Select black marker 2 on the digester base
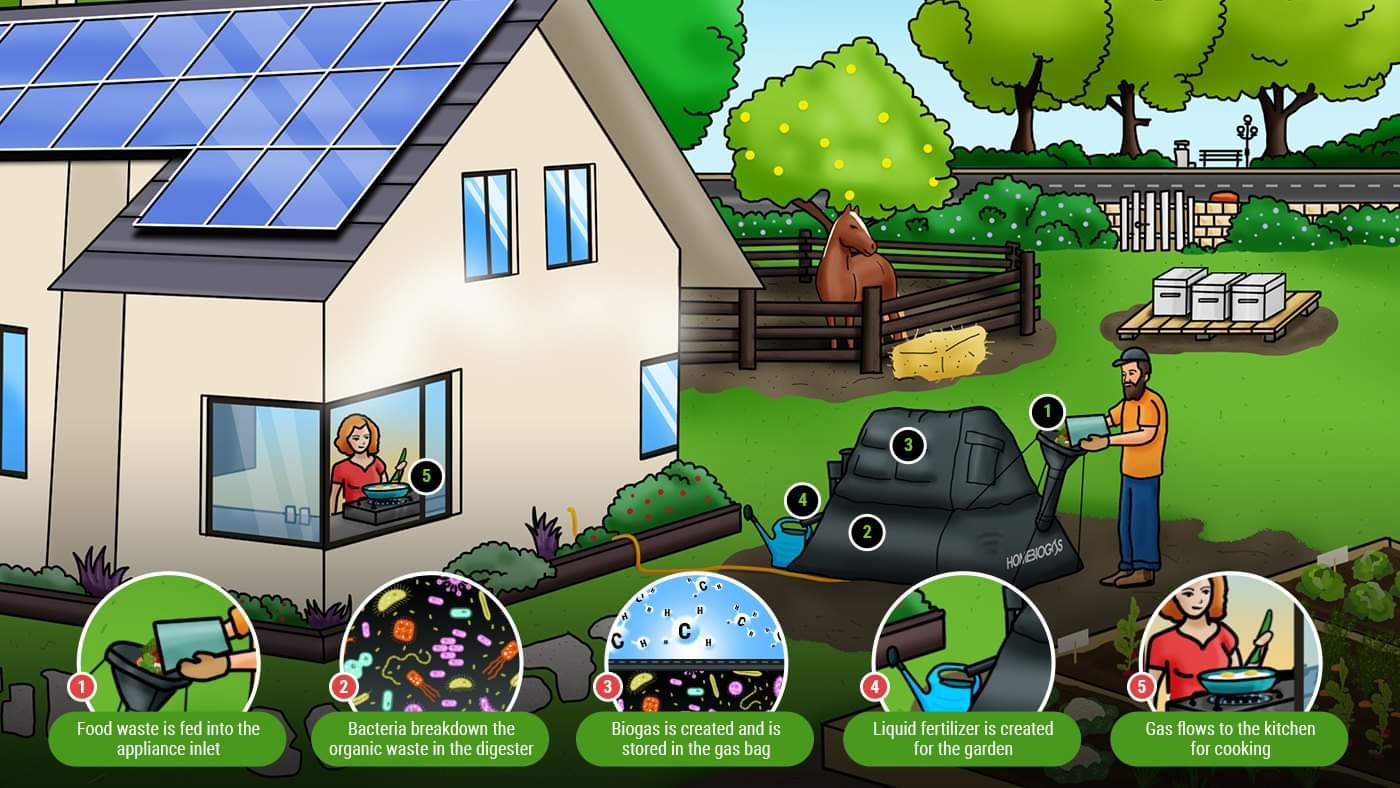Image resolution: width=1400 pixels, height=788 pixels. tap(867, 532)
